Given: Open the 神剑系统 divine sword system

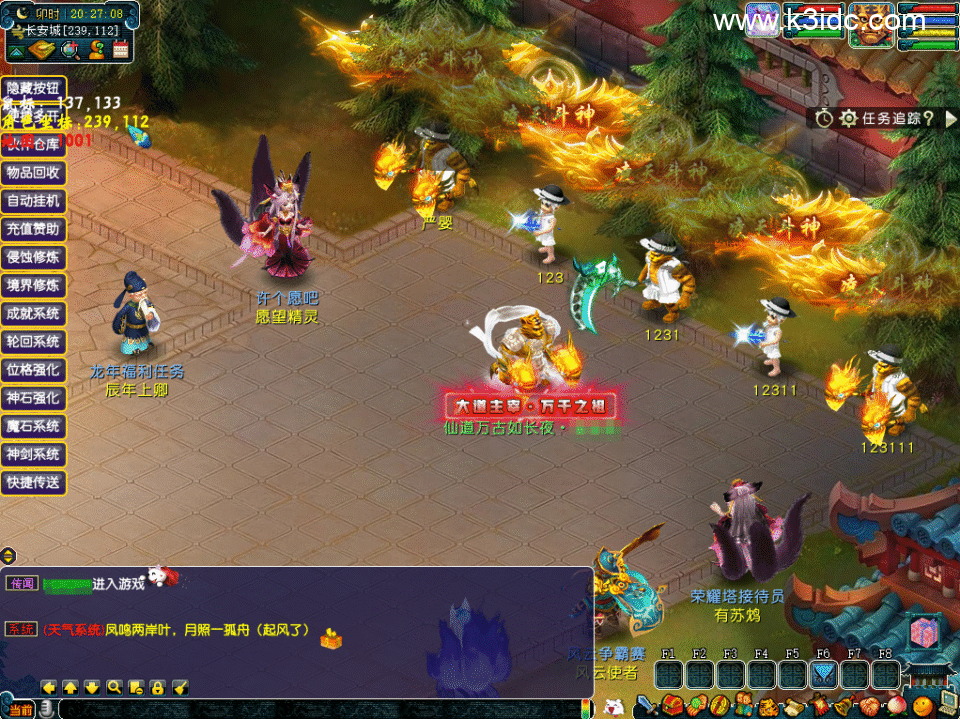Looking at the screenshot, I should pyautogui.click(x=33, y=454).
